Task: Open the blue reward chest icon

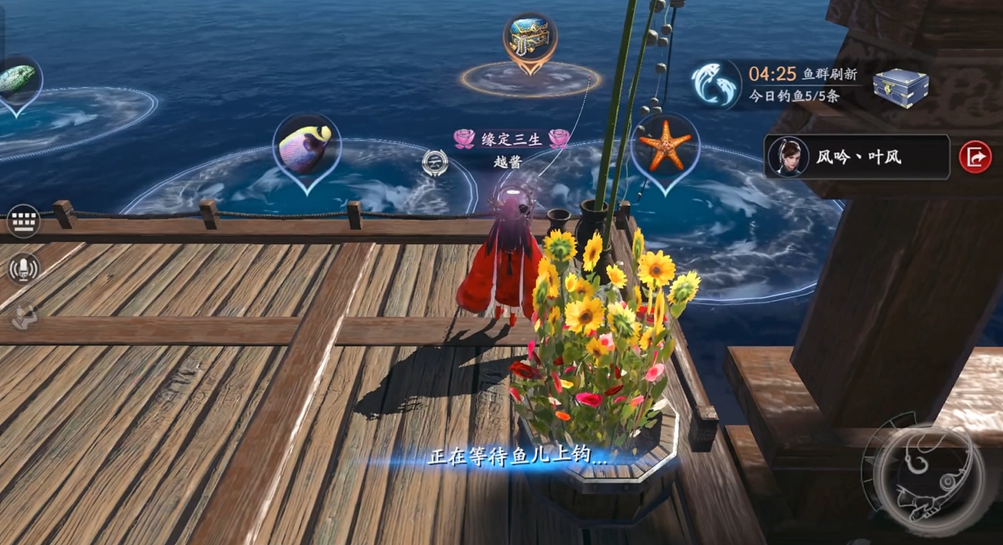Action: (900, 85)
